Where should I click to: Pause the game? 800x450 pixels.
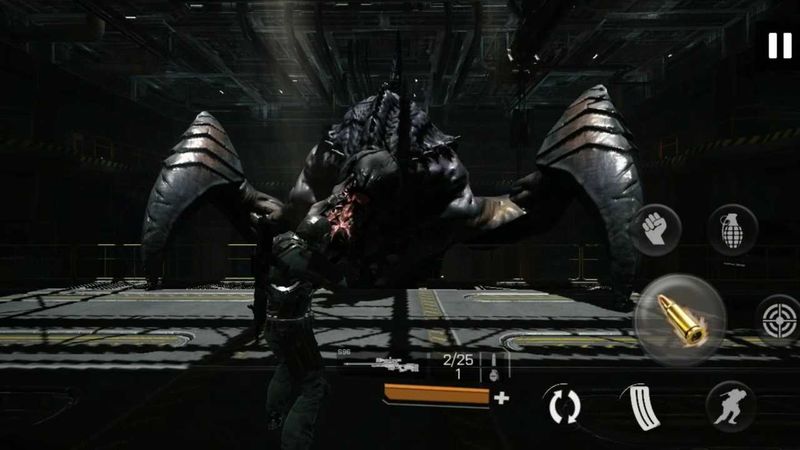[777, 45]
